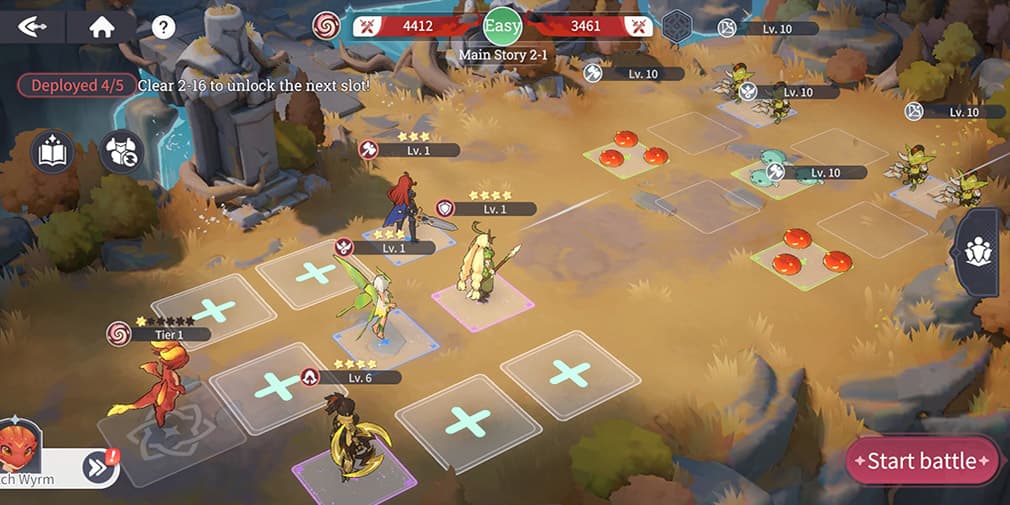Select the Easy difficulty badge
This screenshot has width=1010, height=505.
pyautogui.click(x=503, y=25)
